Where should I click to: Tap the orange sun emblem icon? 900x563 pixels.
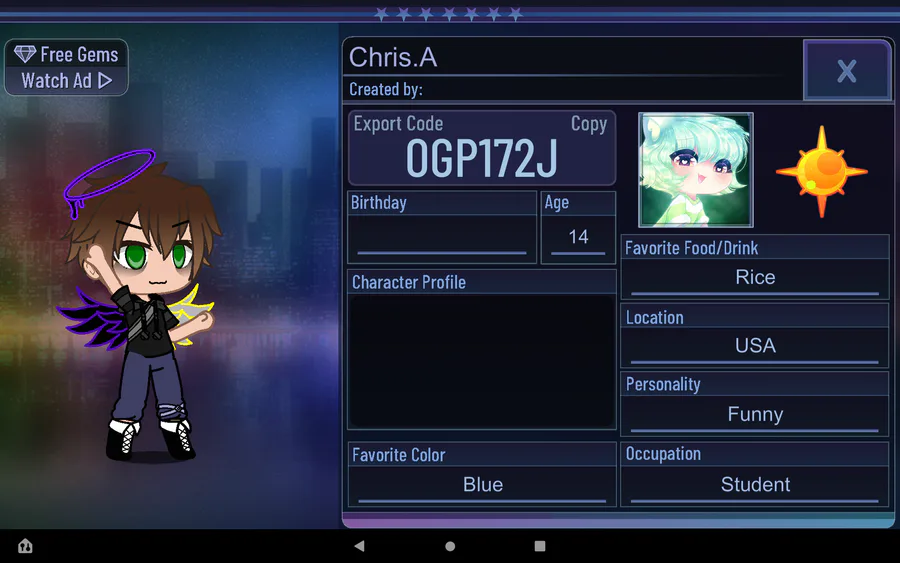point(821,171)
